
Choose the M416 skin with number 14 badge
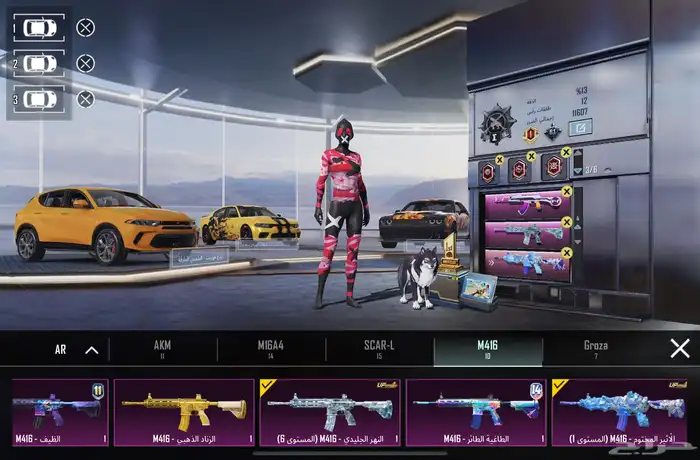point(475,412)
